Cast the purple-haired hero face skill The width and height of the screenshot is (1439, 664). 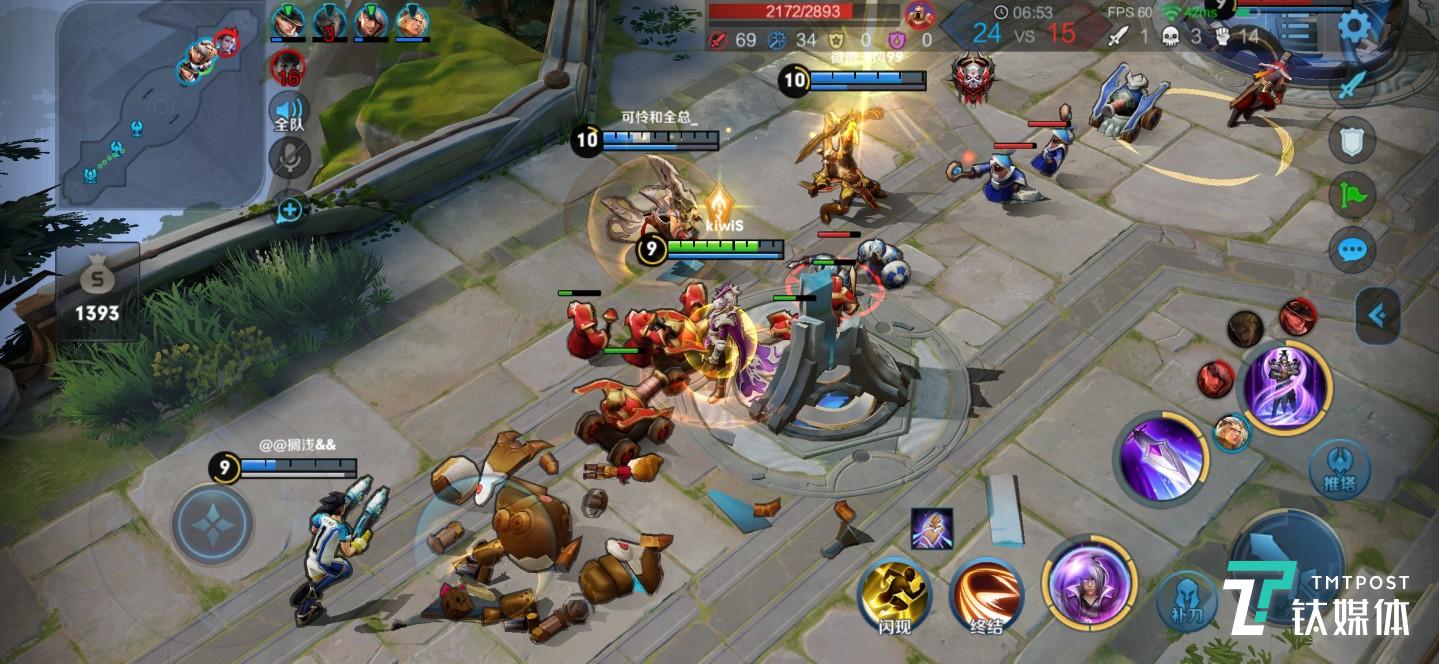[1089, 583]
